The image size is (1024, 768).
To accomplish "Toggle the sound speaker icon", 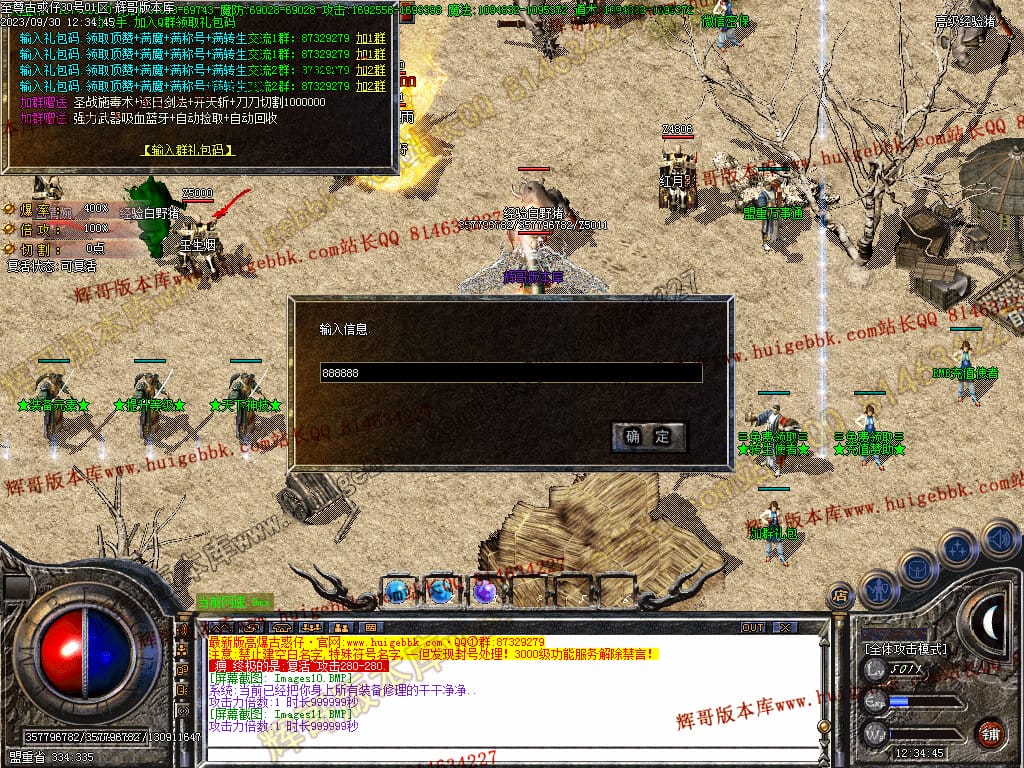I will (x=999, y=538).
